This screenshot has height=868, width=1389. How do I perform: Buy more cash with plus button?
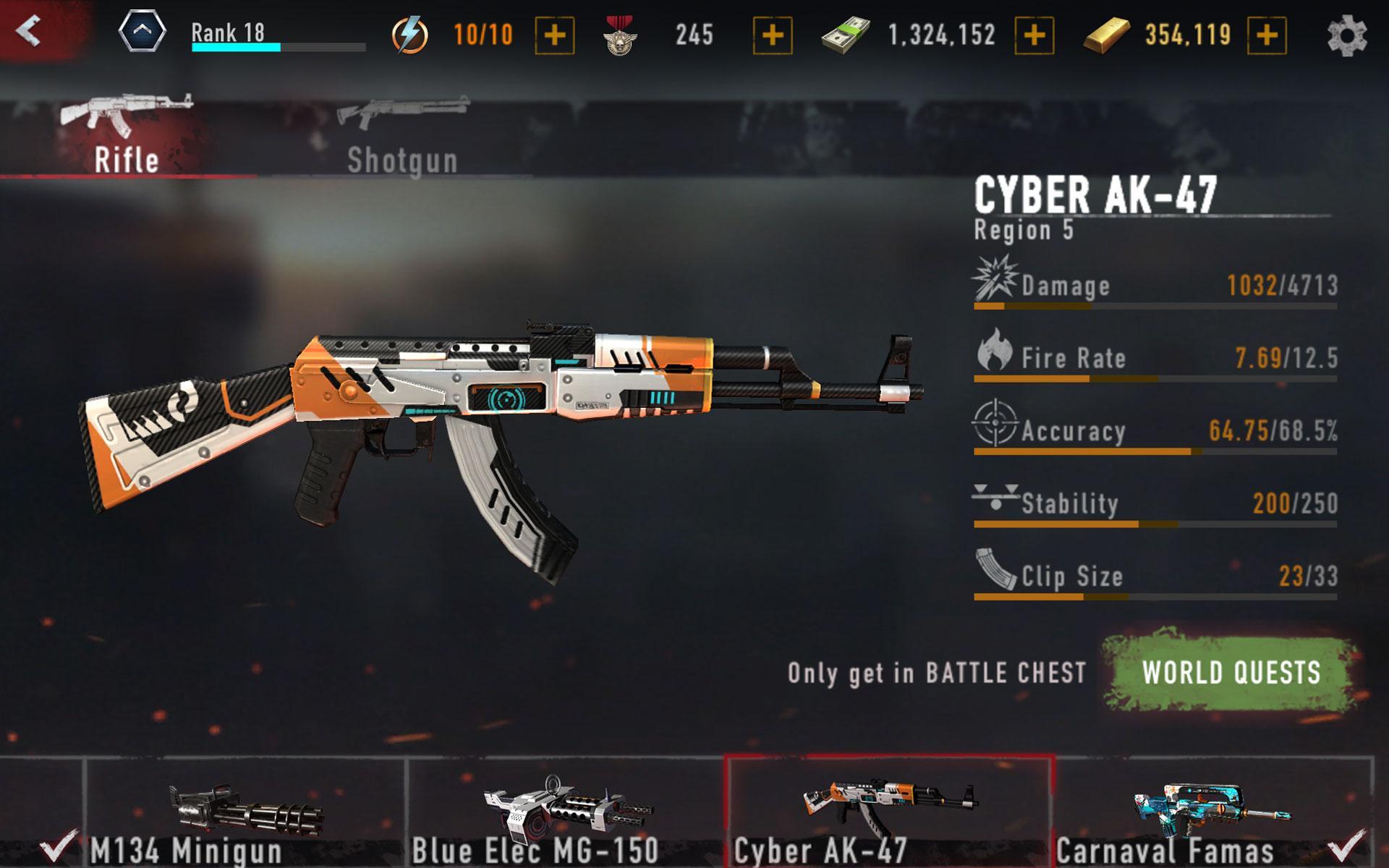[x=1034, y=35]
